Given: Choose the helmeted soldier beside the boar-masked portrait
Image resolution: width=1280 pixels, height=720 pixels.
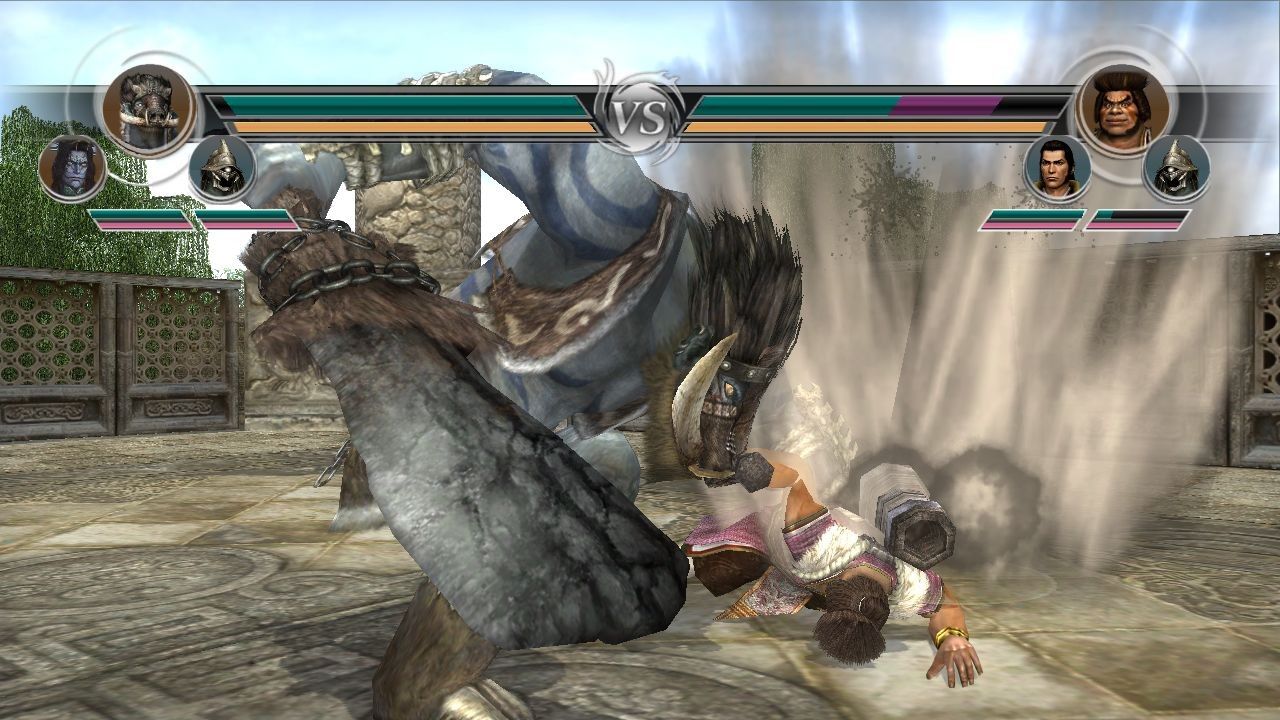Looking at the screenshot, I should coord(222,168).
